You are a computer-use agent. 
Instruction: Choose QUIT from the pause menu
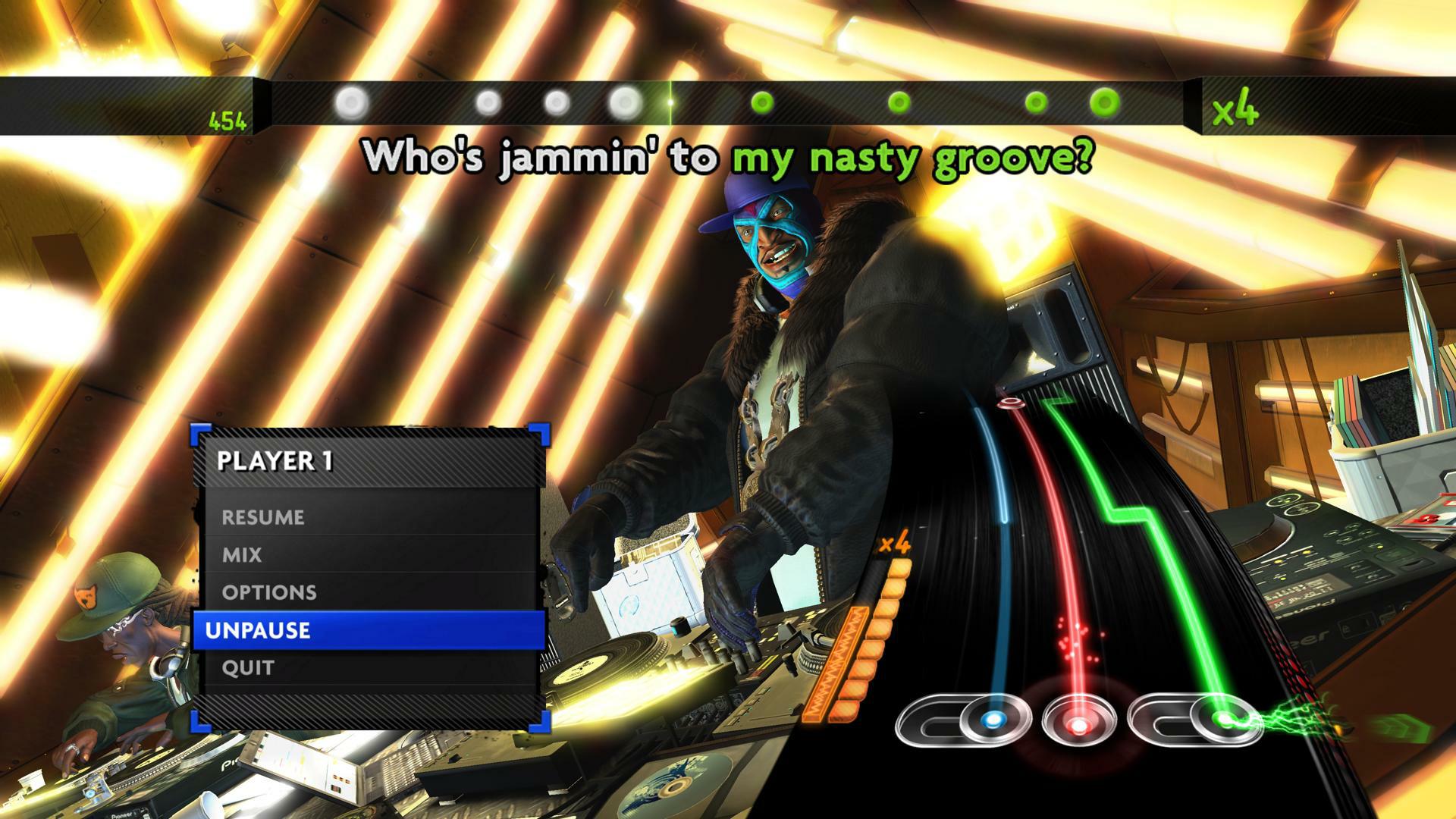[x=246, y=667]
